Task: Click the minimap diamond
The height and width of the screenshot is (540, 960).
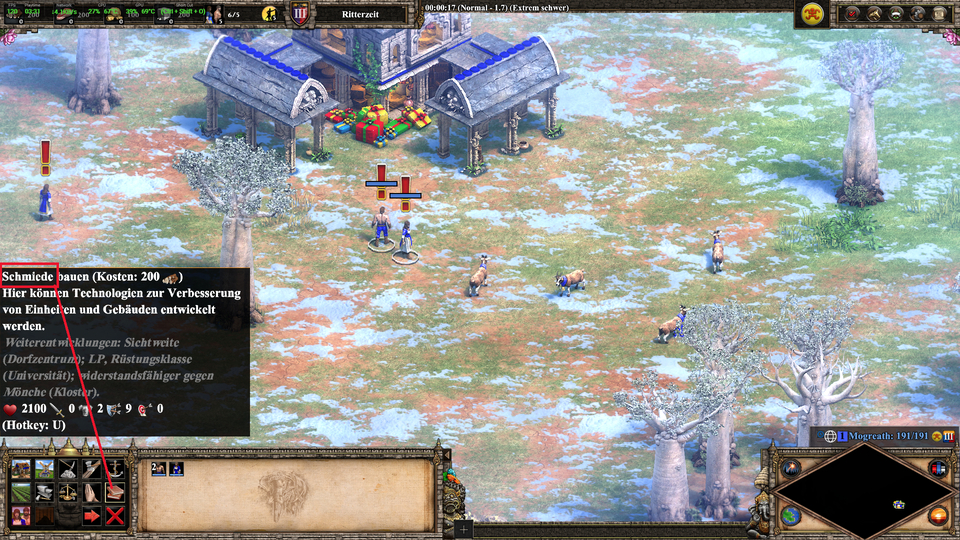Action: click(x=862, y=490)
